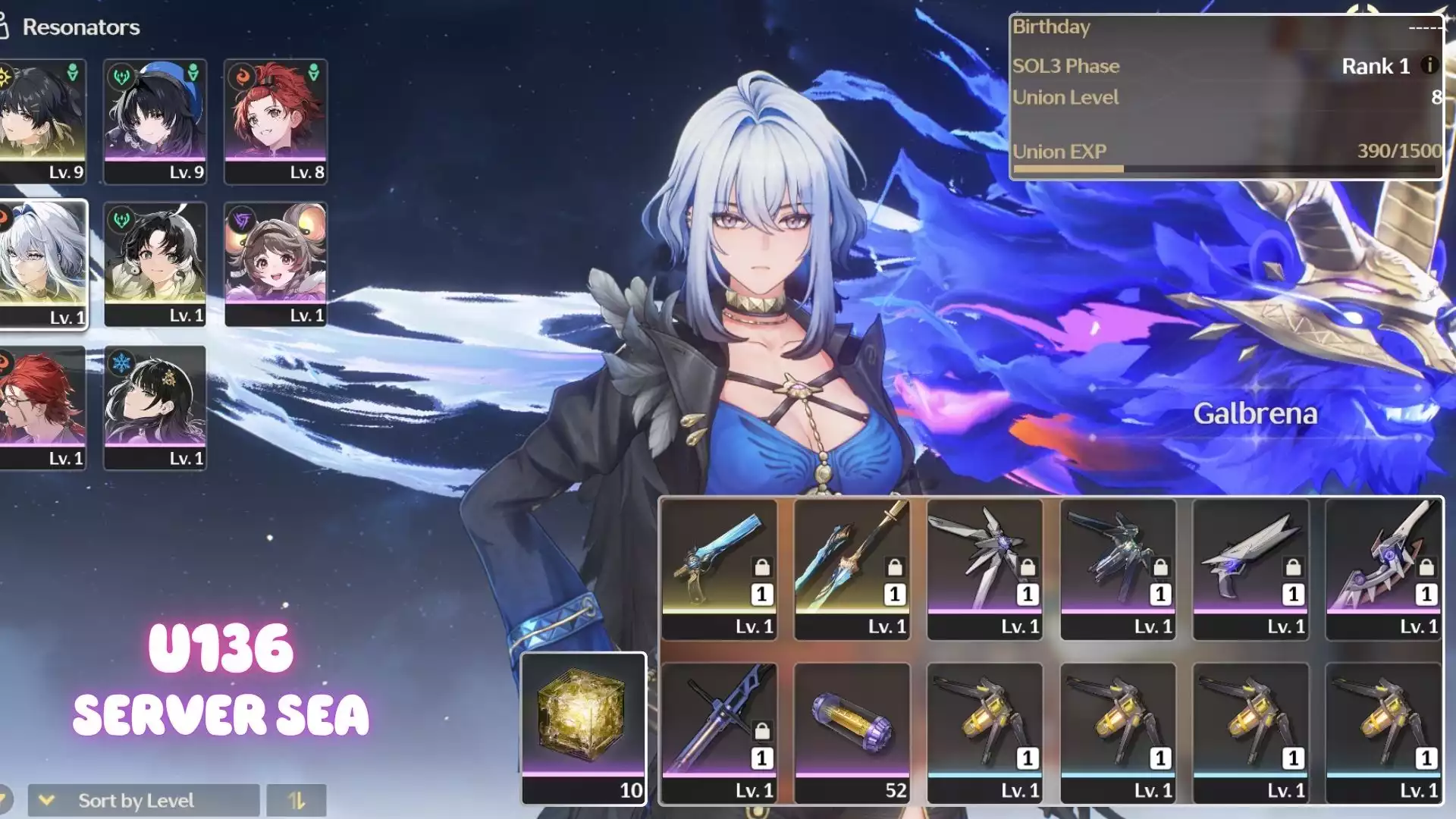Open the purple capsule item with 52
Viewport: 1456px width, 819px height.
pyautogui.click(x=852, y=732)
